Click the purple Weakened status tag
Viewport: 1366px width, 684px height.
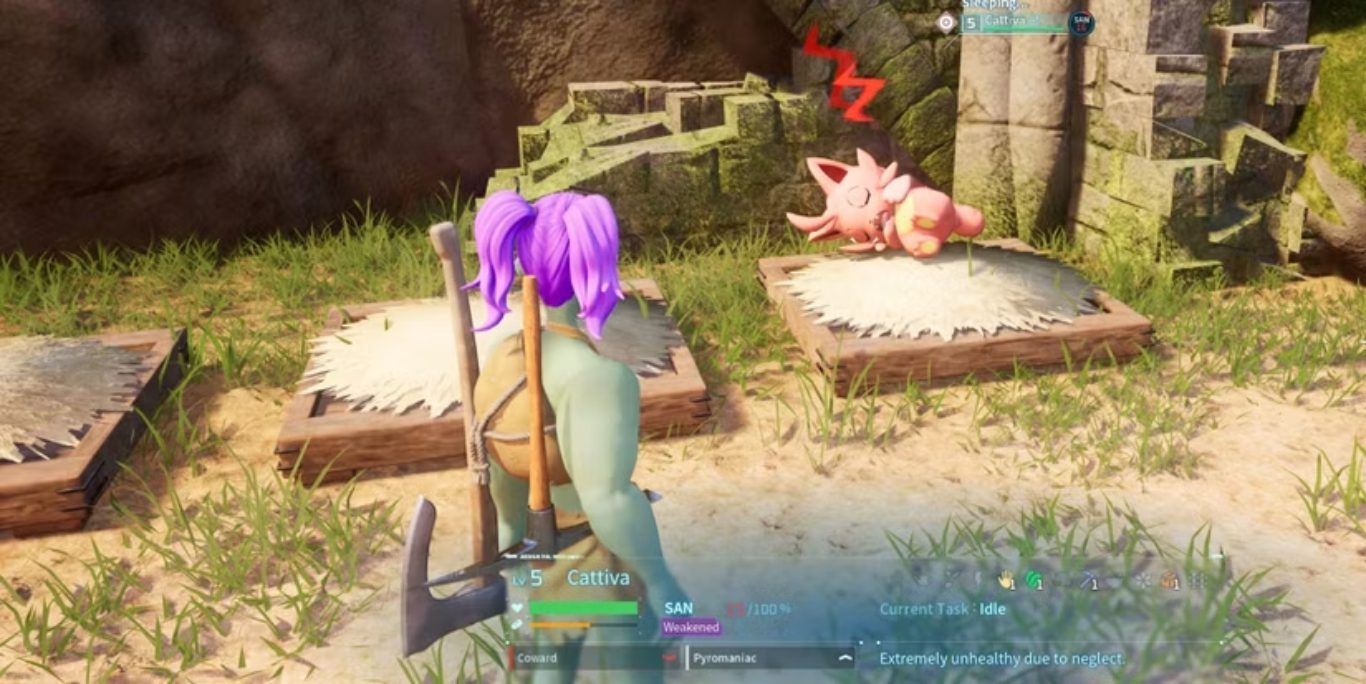pyautogui.click(x=691, y=628)
